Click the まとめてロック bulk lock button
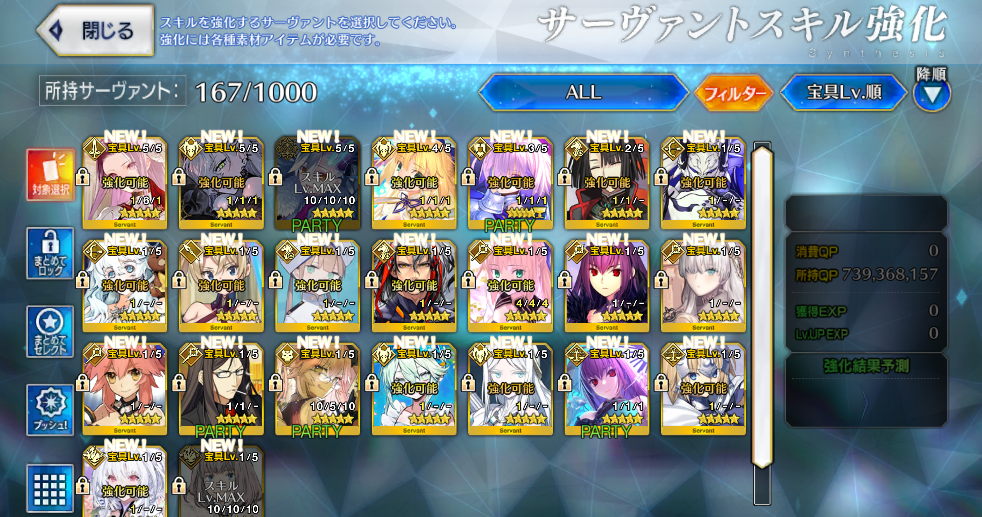 point(50,254)
